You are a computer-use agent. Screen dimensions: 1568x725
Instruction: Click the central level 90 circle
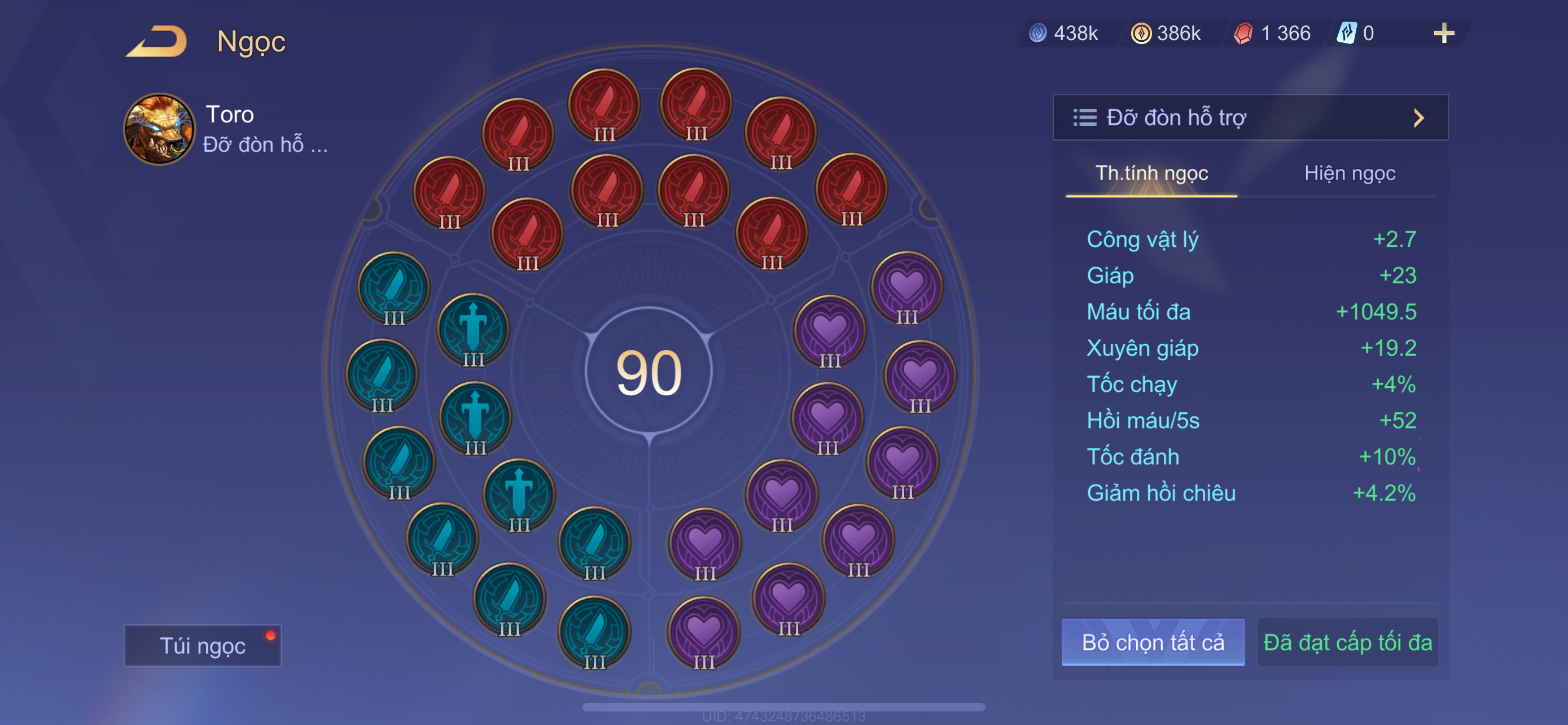pos(649,372)
